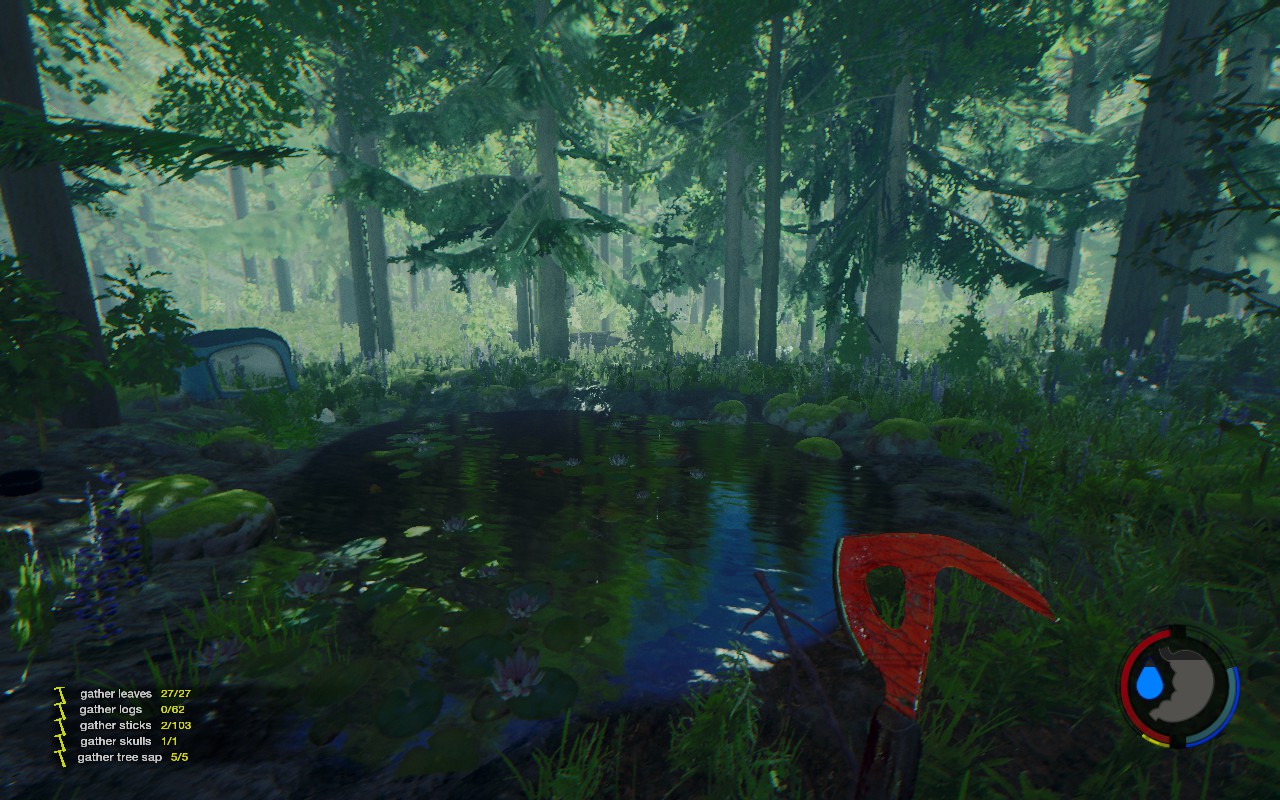Click the lightning icon beside gather leaves
Image resolution: width=1280 pixels, height=800 pixels.
pos(59,694)
